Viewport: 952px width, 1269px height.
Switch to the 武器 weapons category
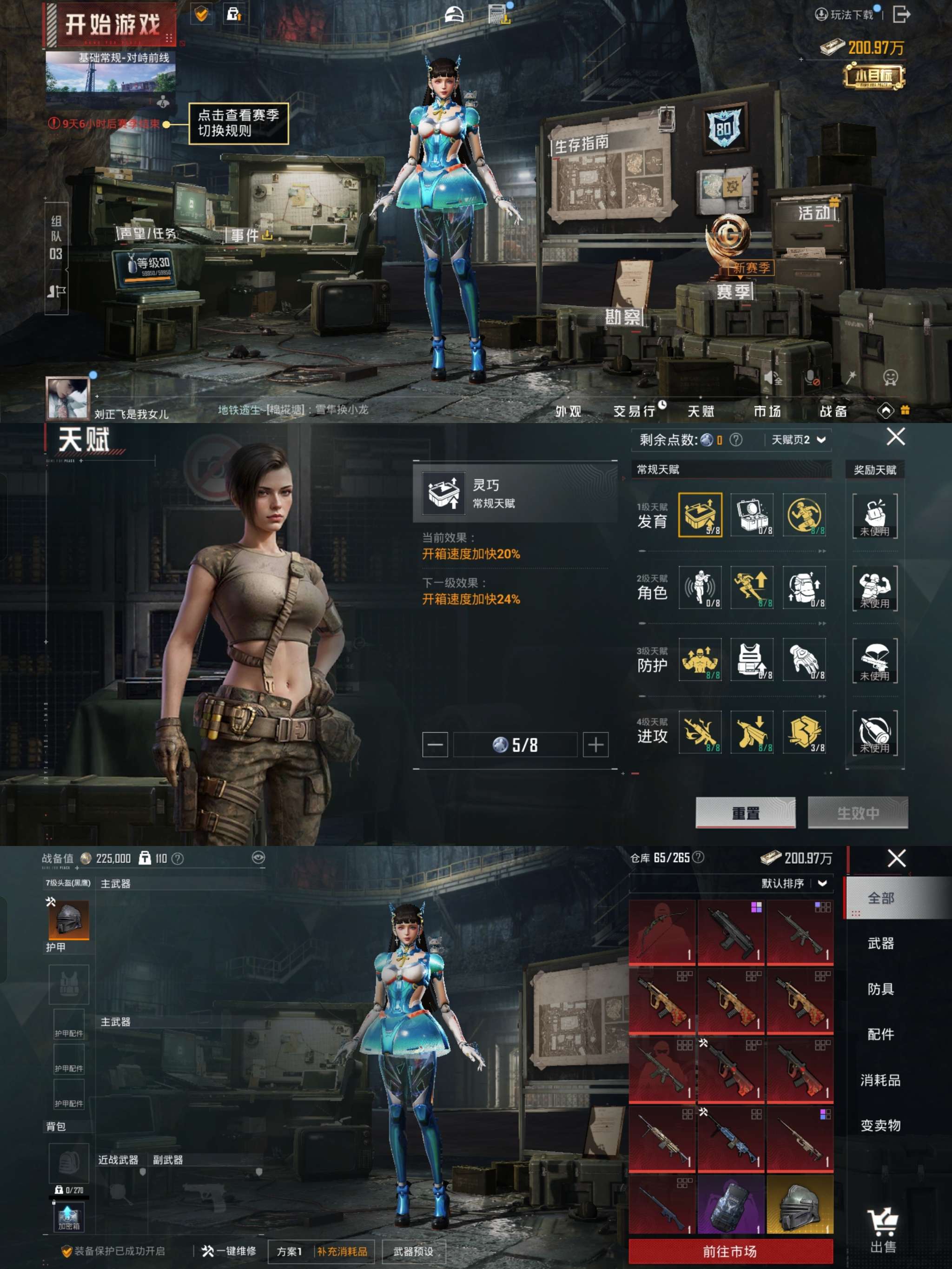tap(880, 943)
